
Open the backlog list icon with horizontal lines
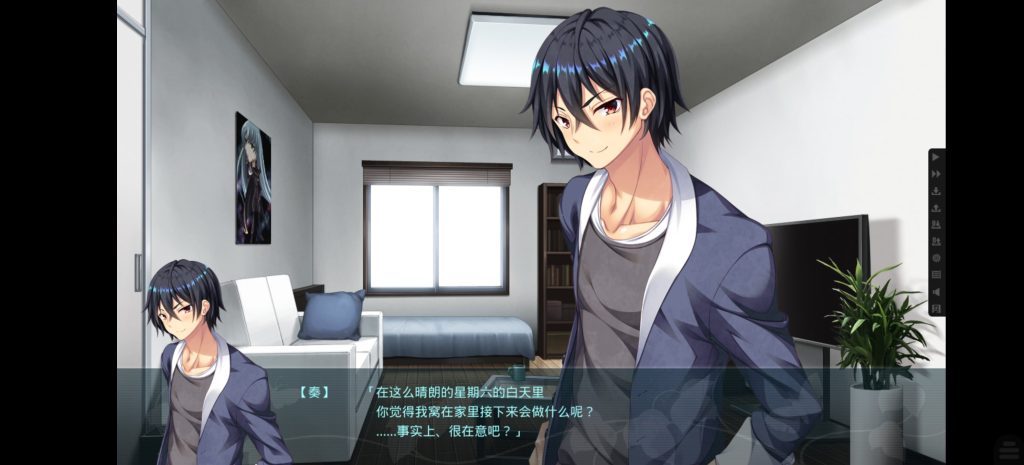936,275
